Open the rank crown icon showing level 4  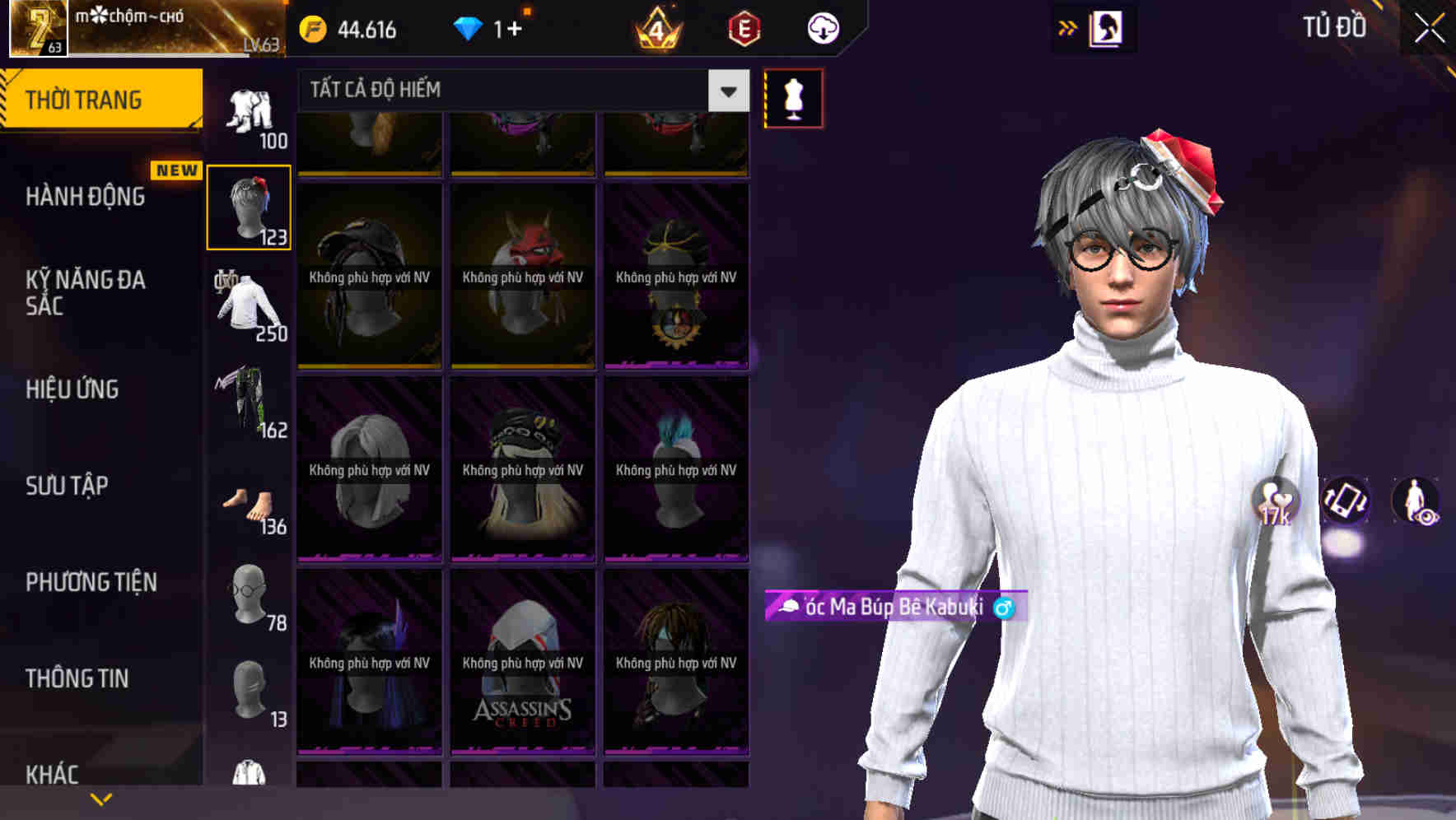pos(655,30)
